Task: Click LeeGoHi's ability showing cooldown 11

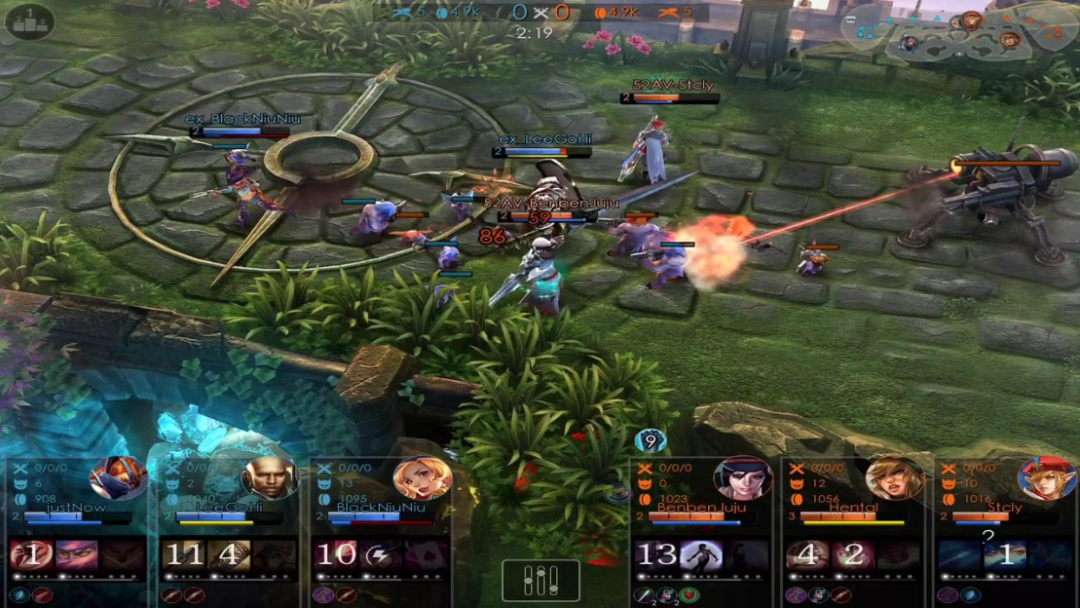Action: point(184,554)
